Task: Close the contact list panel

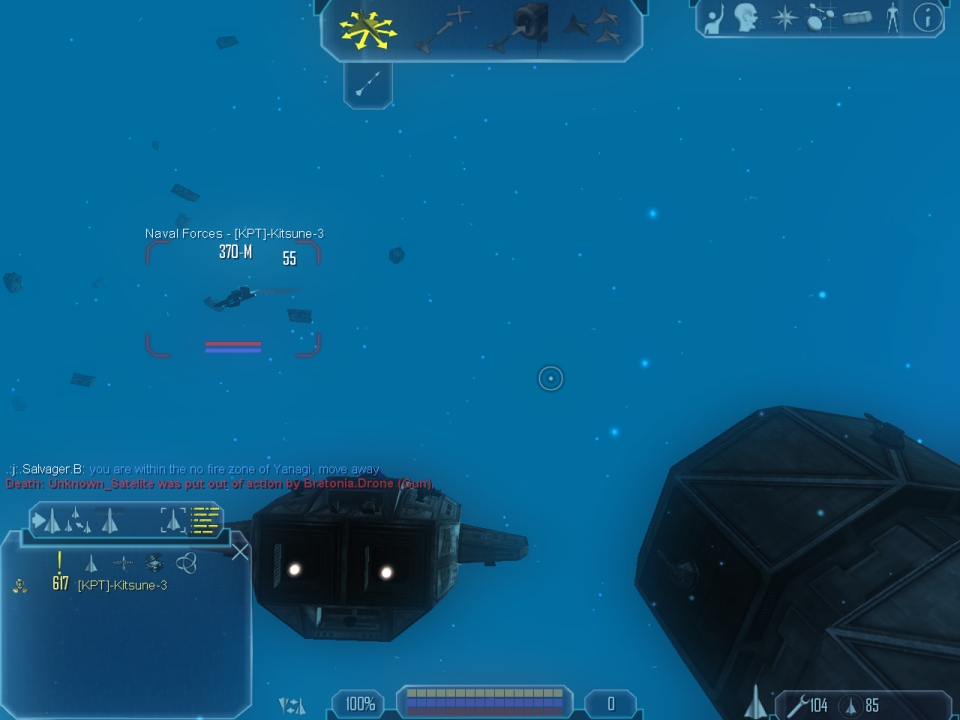Action: click(x=240, y=551)
